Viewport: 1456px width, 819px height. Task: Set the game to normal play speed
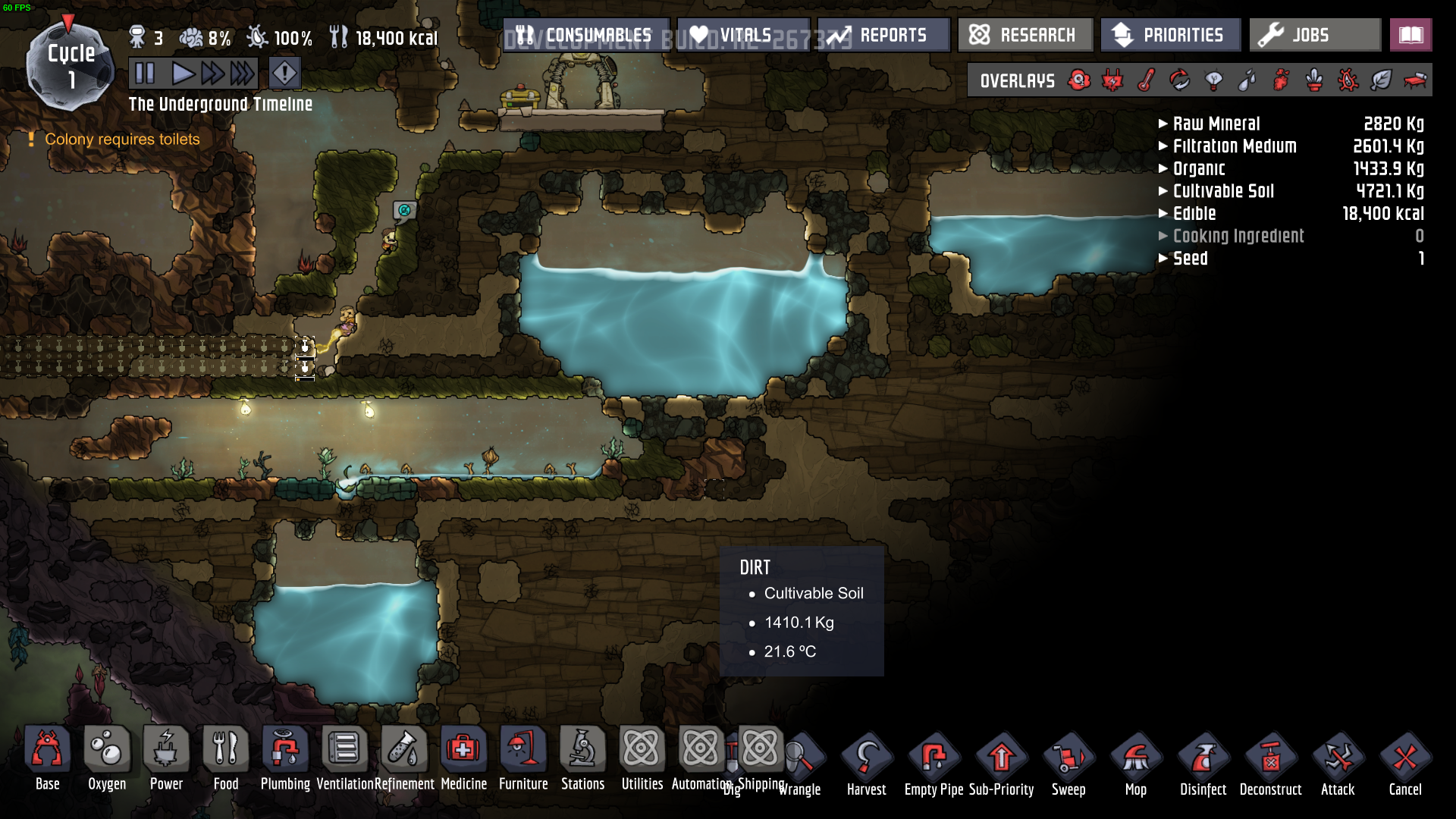pos(182,74)
